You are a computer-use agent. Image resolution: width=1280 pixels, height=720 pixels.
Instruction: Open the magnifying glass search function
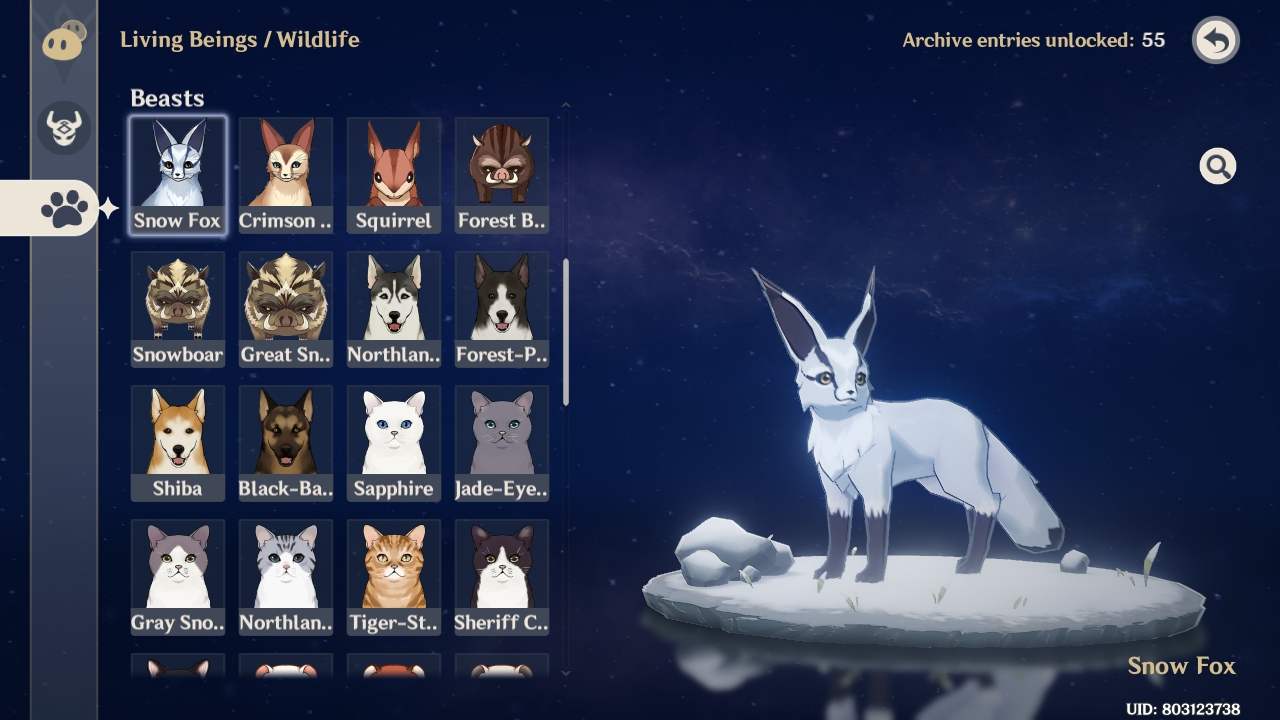(x=1217, y=166)
